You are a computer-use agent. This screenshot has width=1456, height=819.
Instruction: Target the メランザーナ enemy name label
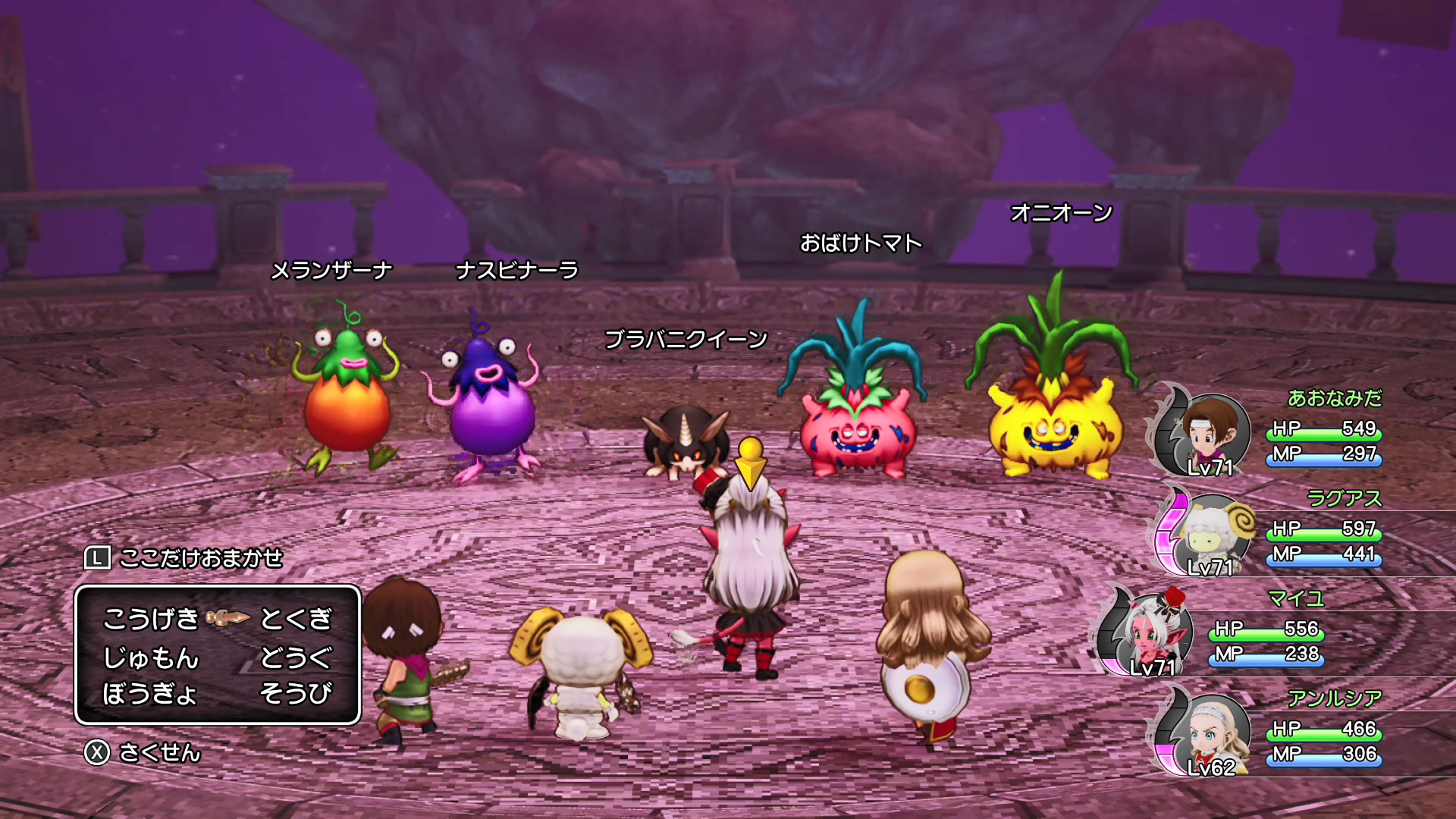coord(331,270)
